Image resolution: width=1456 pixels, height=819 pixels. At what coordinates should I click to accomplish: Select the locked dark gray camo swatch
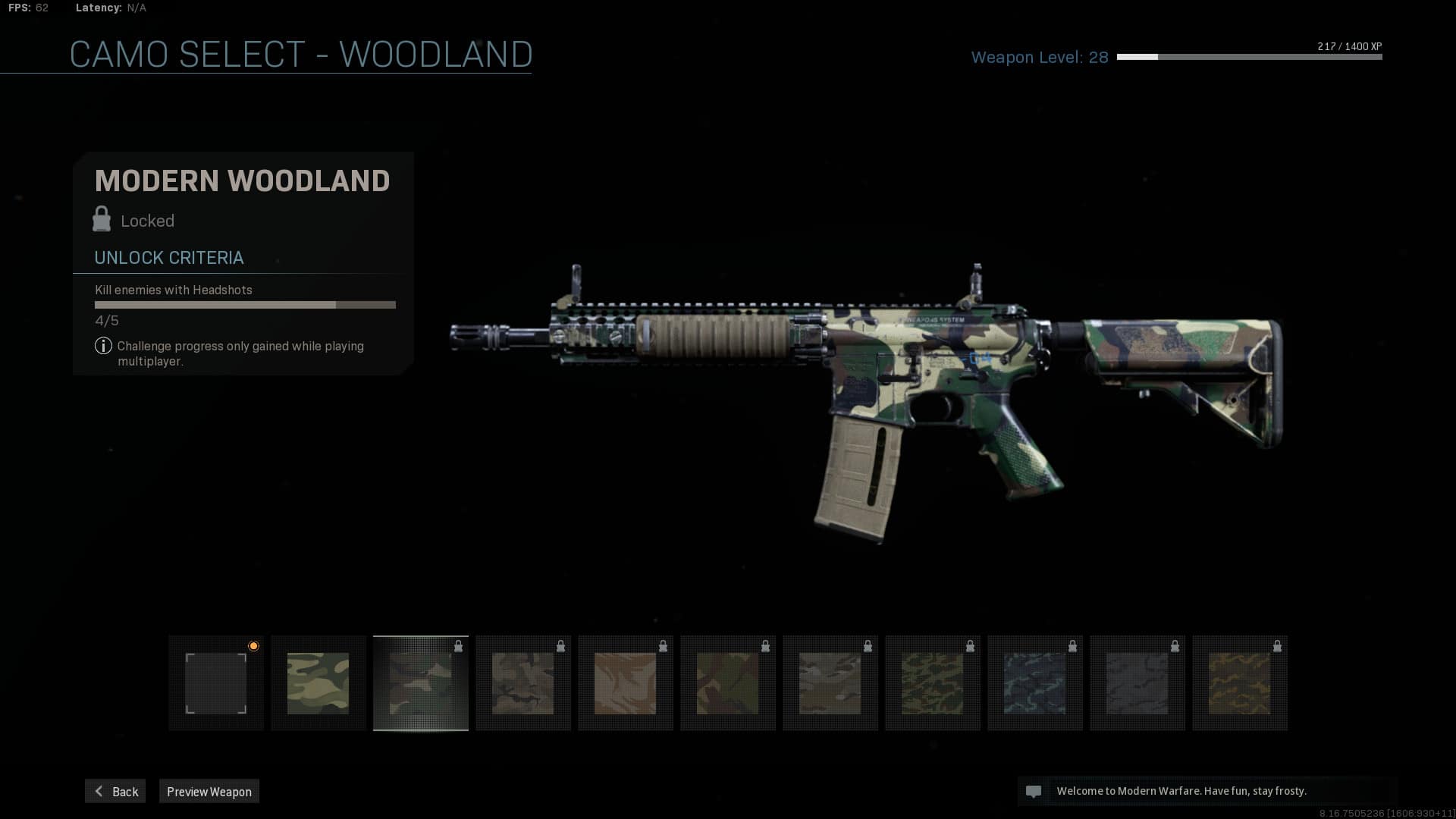pos(1137,683)
